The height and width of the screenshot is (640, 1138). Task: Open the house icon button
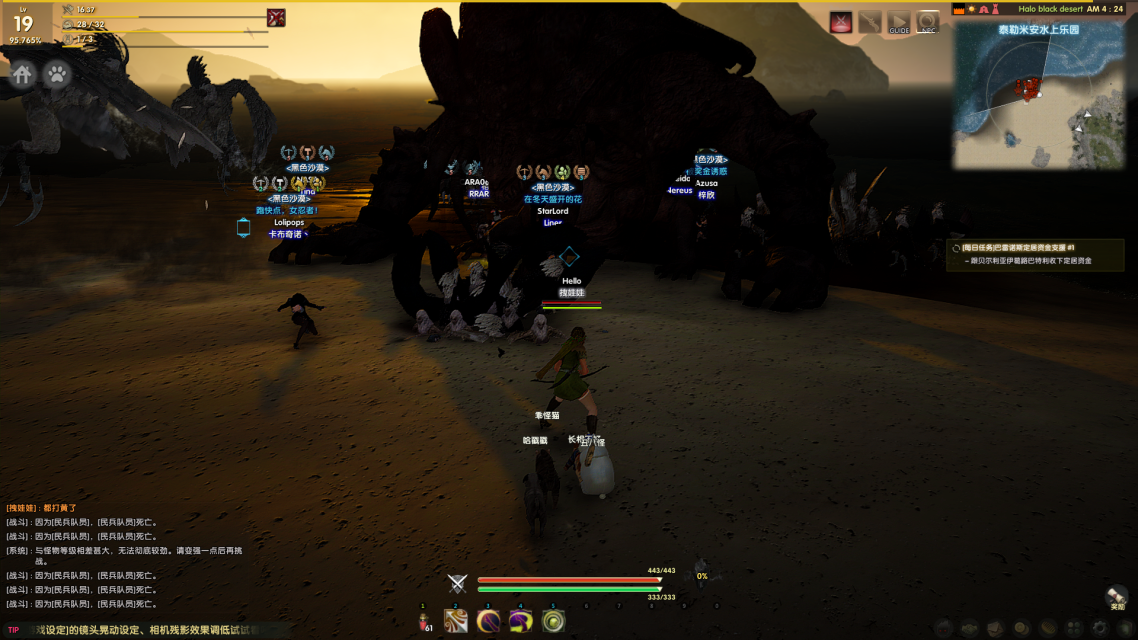tap(23, 74)
